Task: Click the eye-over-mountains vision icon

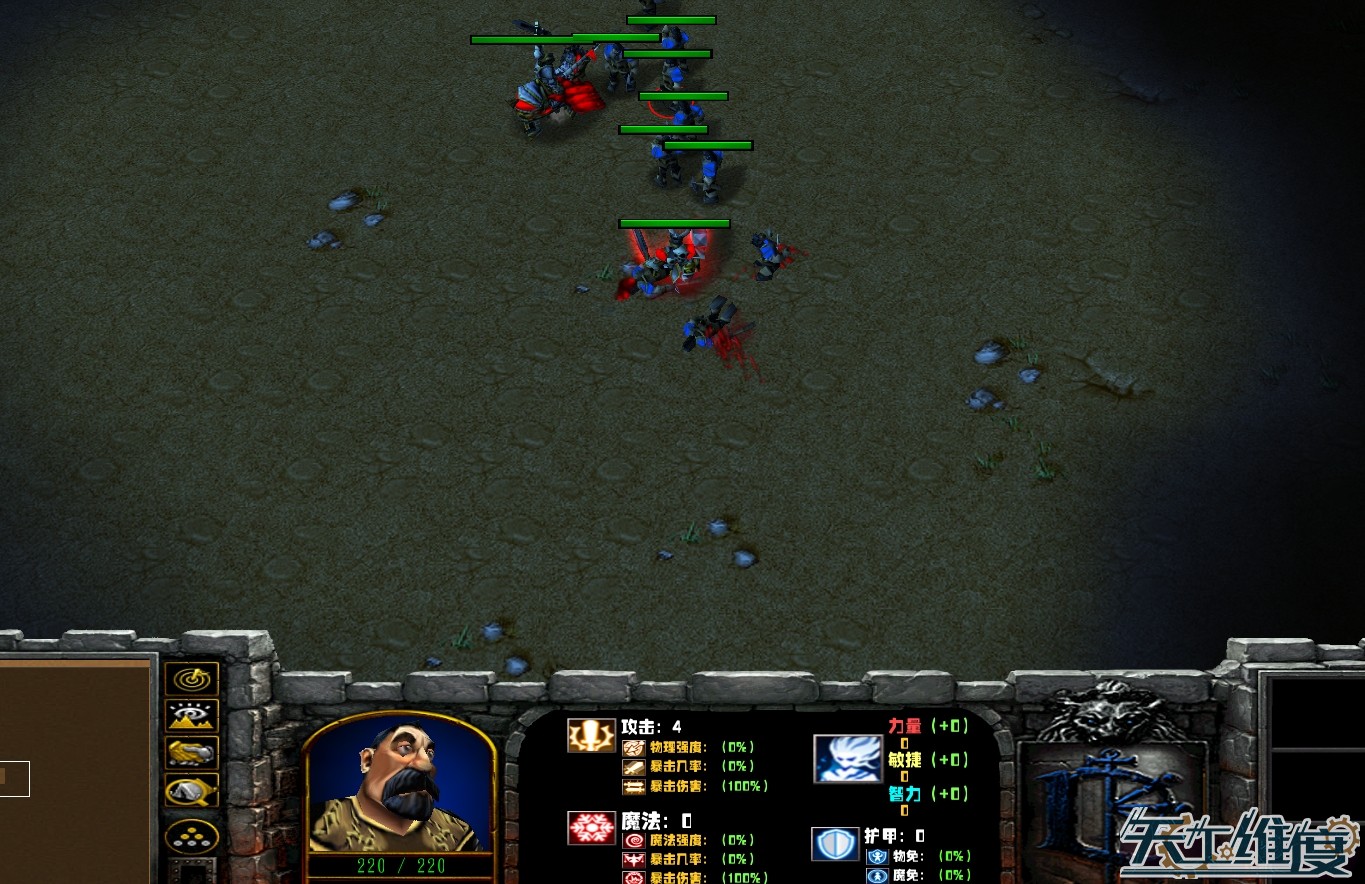Action: tap(190, 715)
